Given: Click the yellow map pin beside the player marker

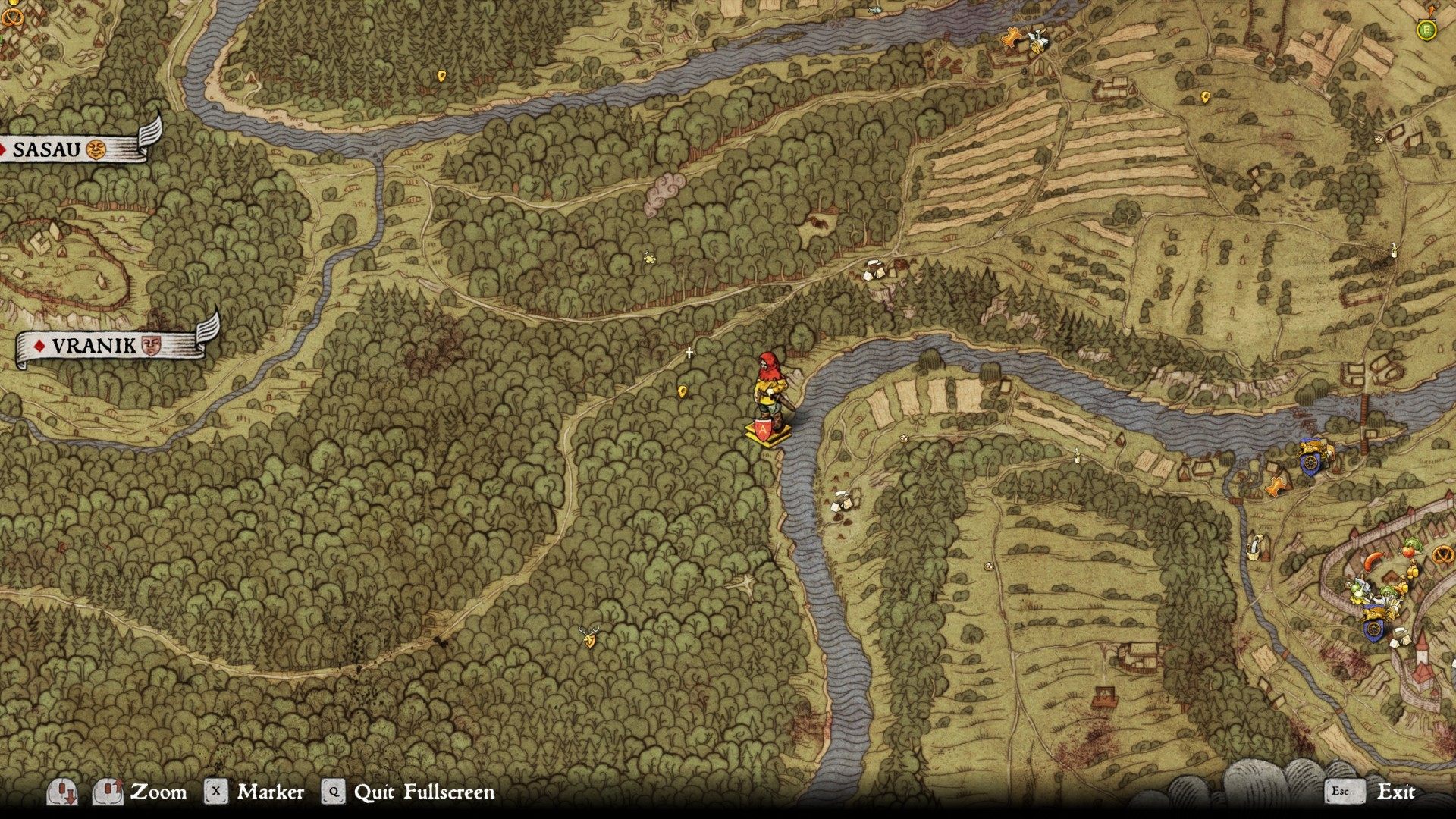Looking at the screenshot, I should (682, 390).
